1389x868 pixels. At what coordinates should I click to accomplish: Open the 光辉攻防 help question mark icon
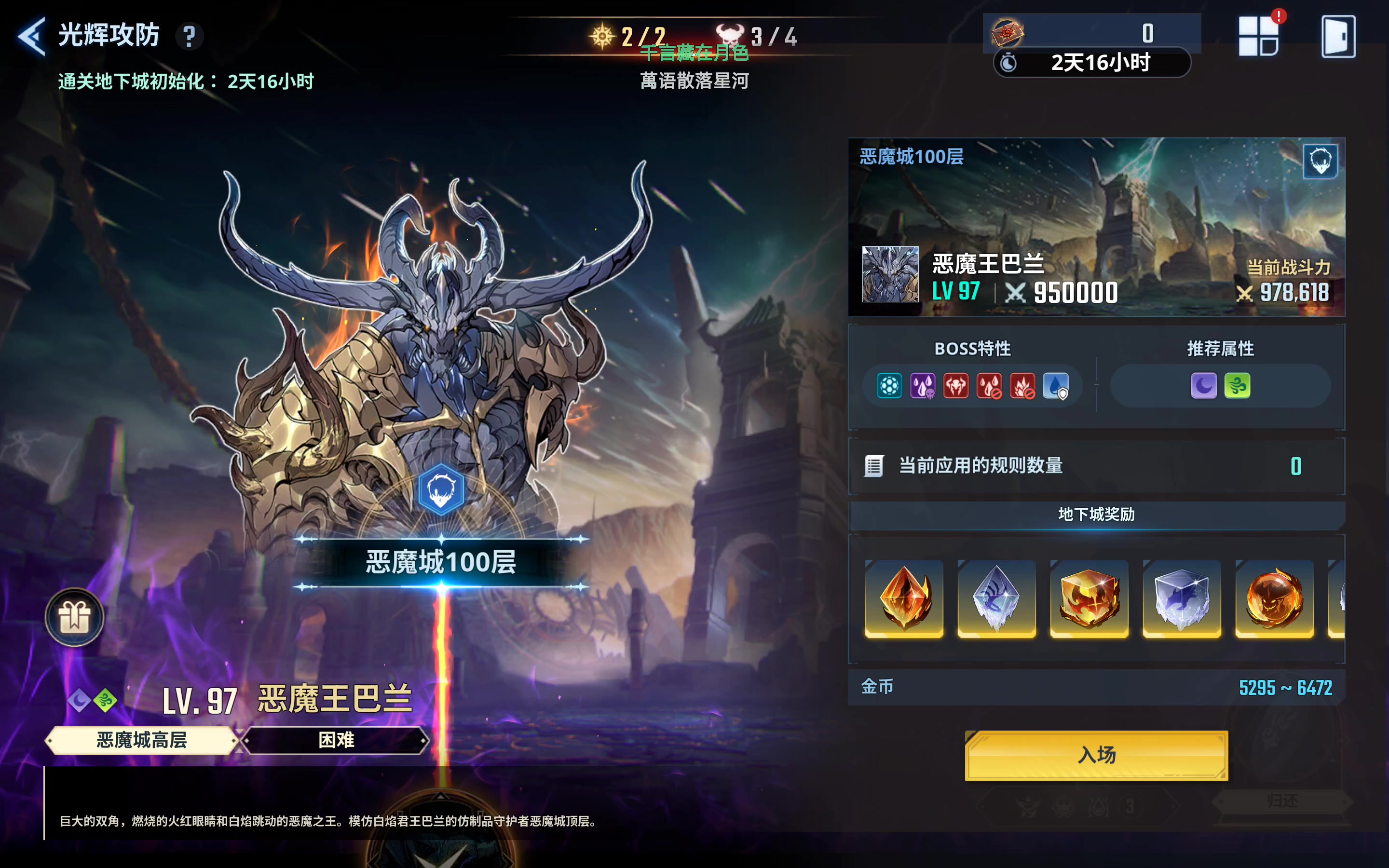[x=190, y=36]
